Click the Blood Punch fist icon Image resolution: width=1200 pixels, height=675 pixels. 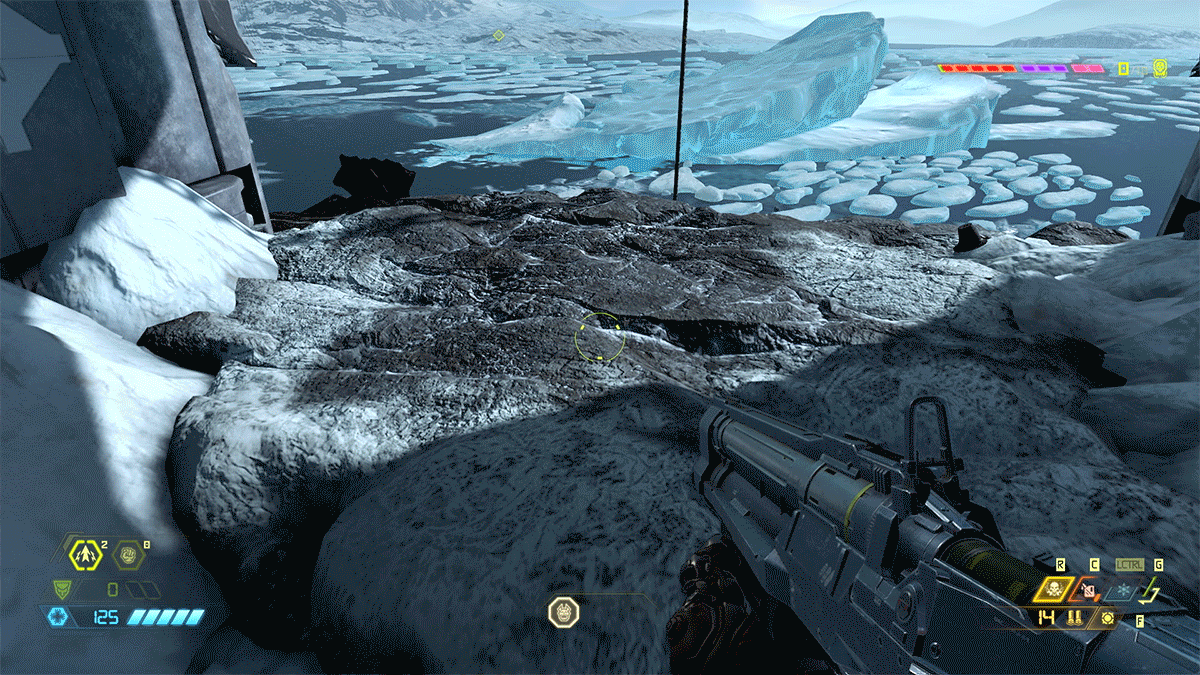point(127,553)
